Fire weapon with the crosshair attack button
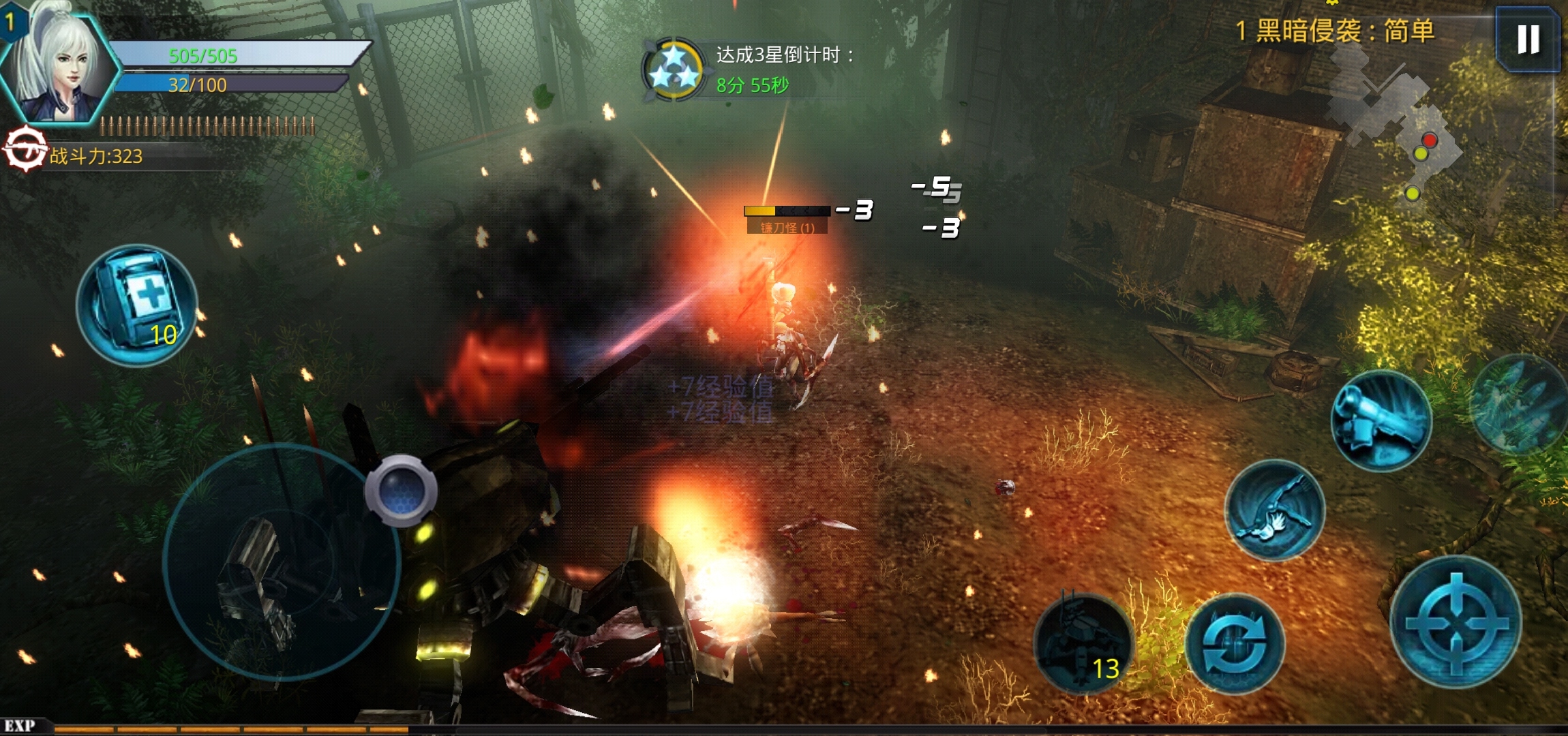This screenshot has height=736, width=1568. point(1456,622)
